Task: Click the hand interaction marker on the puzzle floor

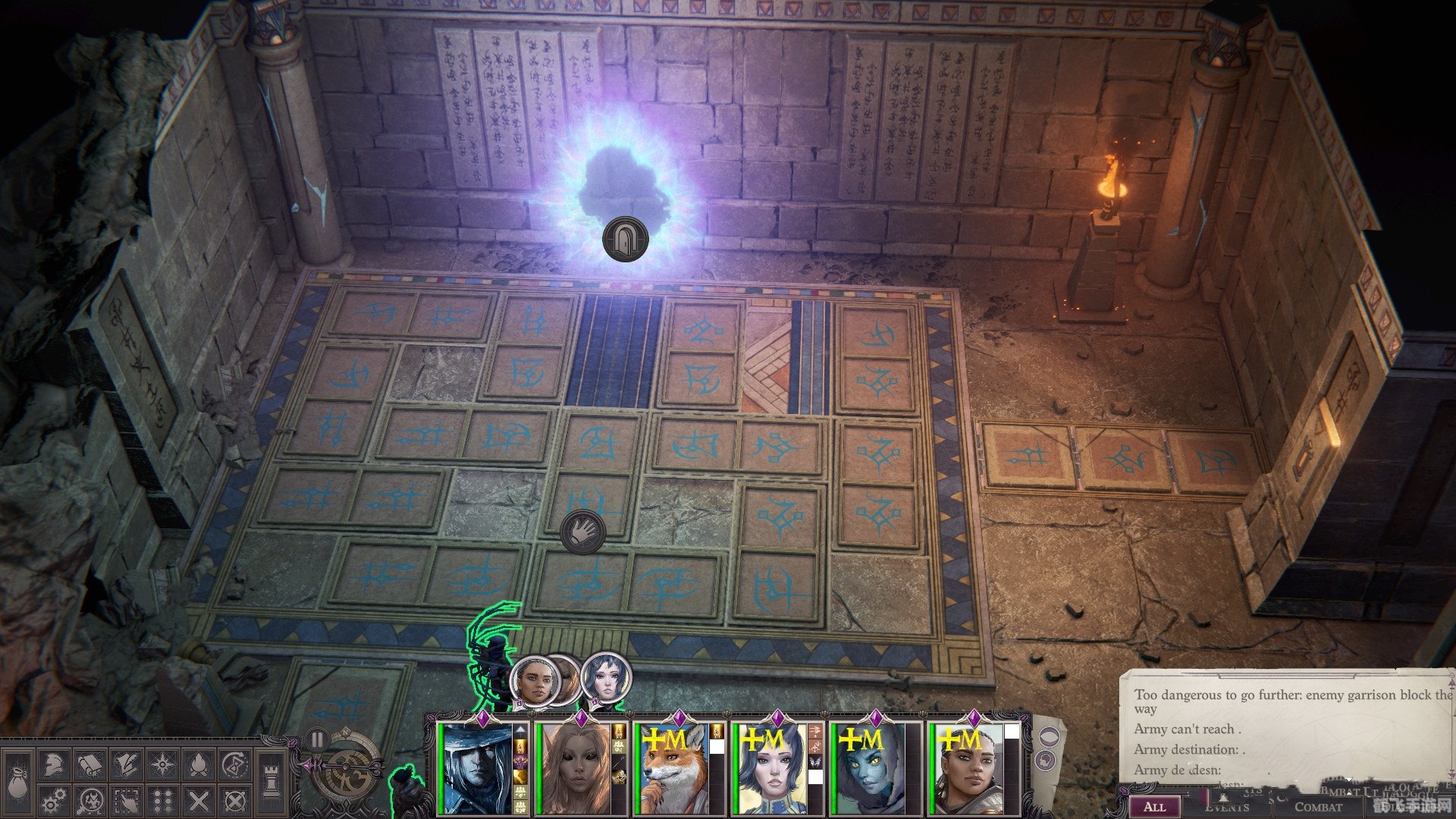Action: pos(582,530)
